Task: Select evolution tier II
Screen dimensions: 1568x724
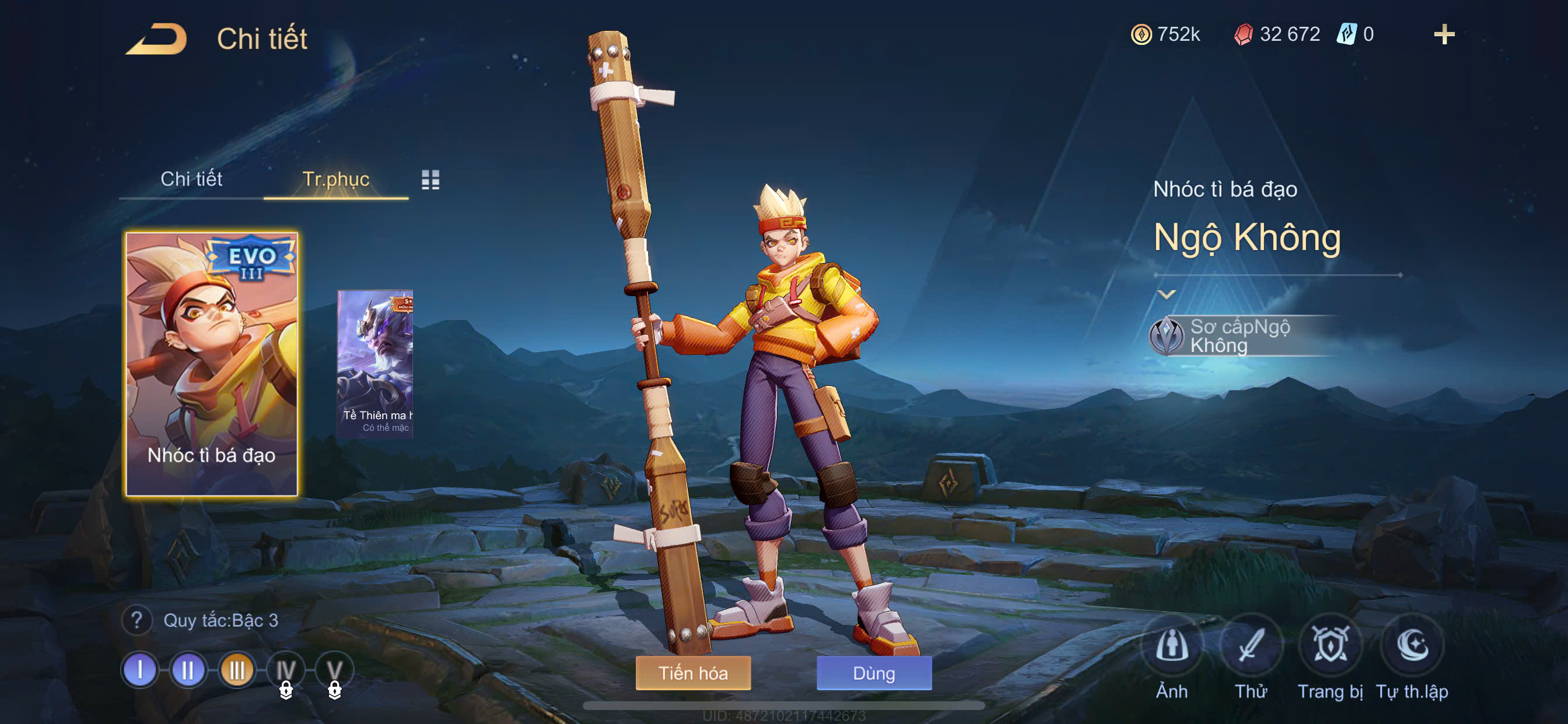Action: [187, 670]
